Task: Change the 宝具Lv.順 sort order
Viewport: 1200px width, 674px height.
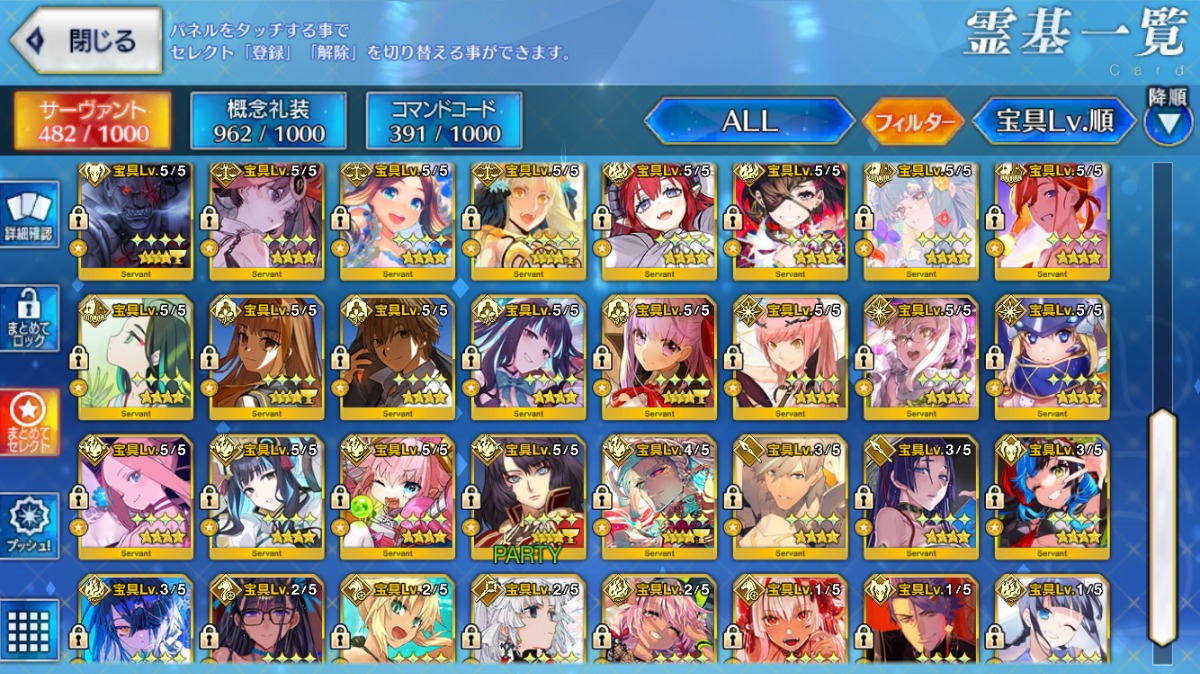Action: coord(1055,122)
